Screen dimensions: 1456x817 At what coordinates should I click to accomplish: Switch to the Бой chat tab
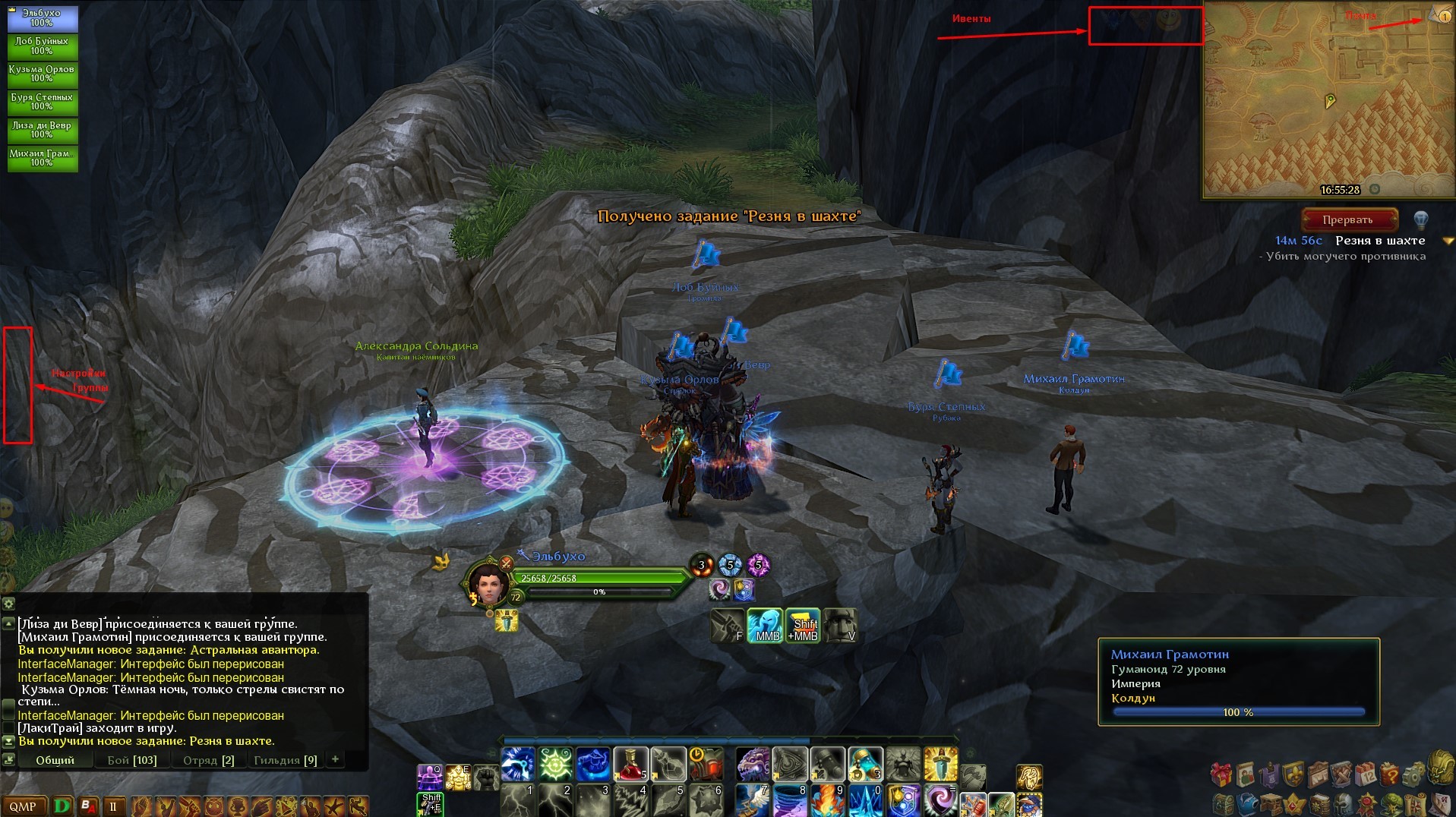pyautogui.click(x=131, y=760)
